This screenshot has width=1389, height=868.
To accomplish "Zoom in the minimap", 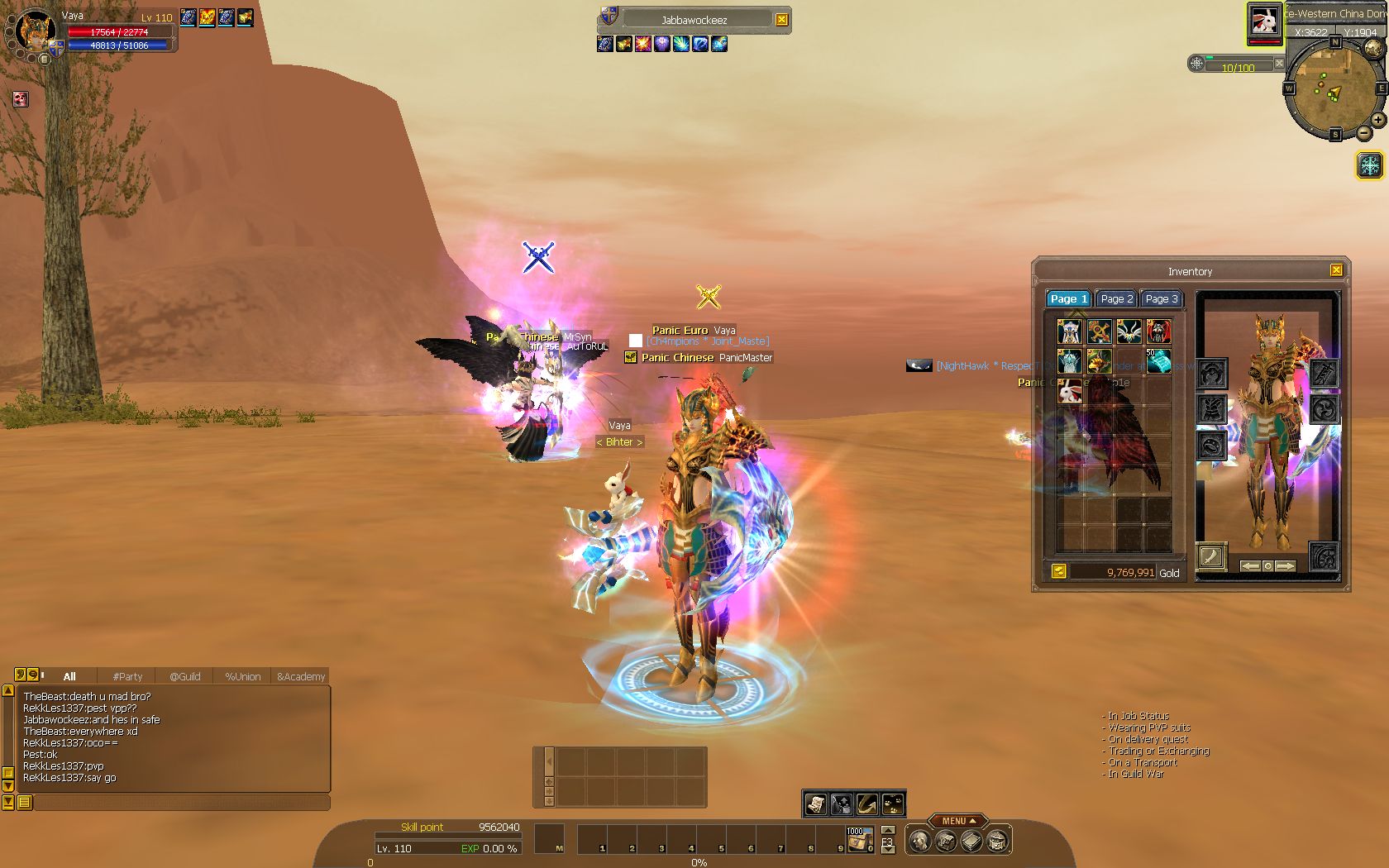I will (x=1378, y=120).
